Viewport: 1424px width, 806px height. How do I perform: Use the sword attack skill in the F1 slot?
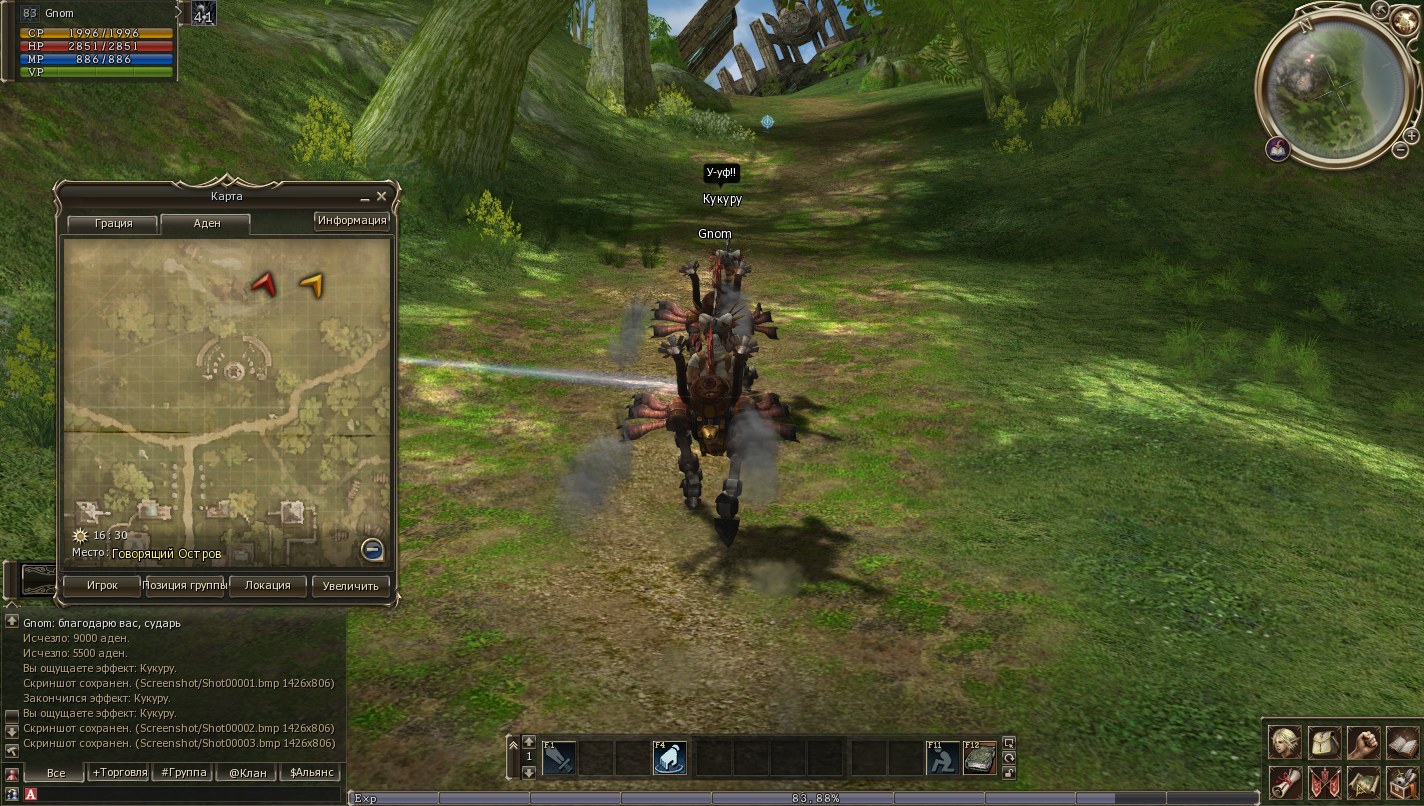pyautogui.click(x=558, y=758)
